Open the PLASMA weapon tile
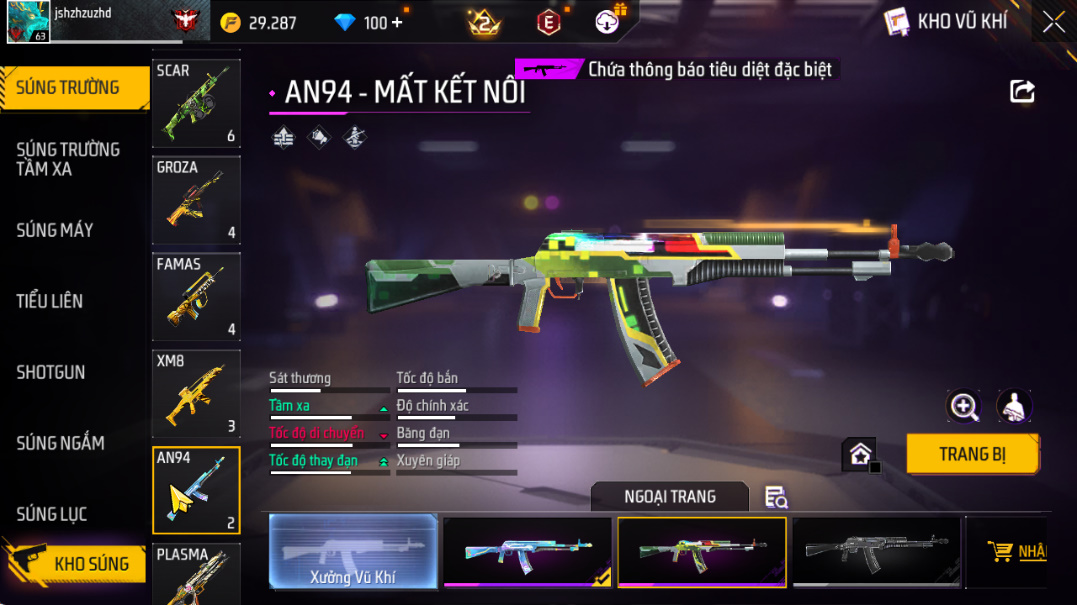This screenshot has width=1077, height=605. (x=196, y=574)
